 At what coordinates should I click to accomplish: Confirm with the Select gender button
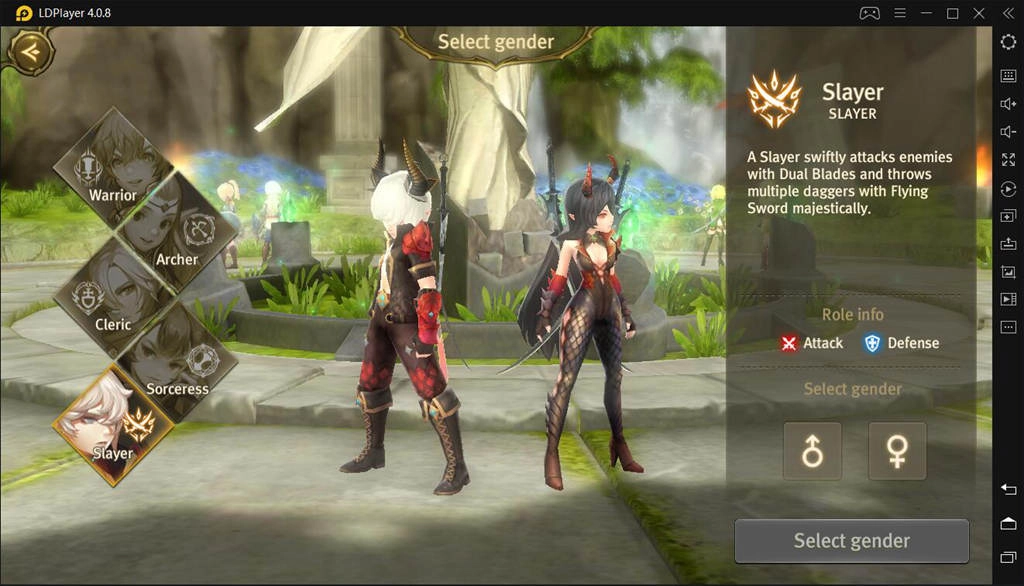851,541
